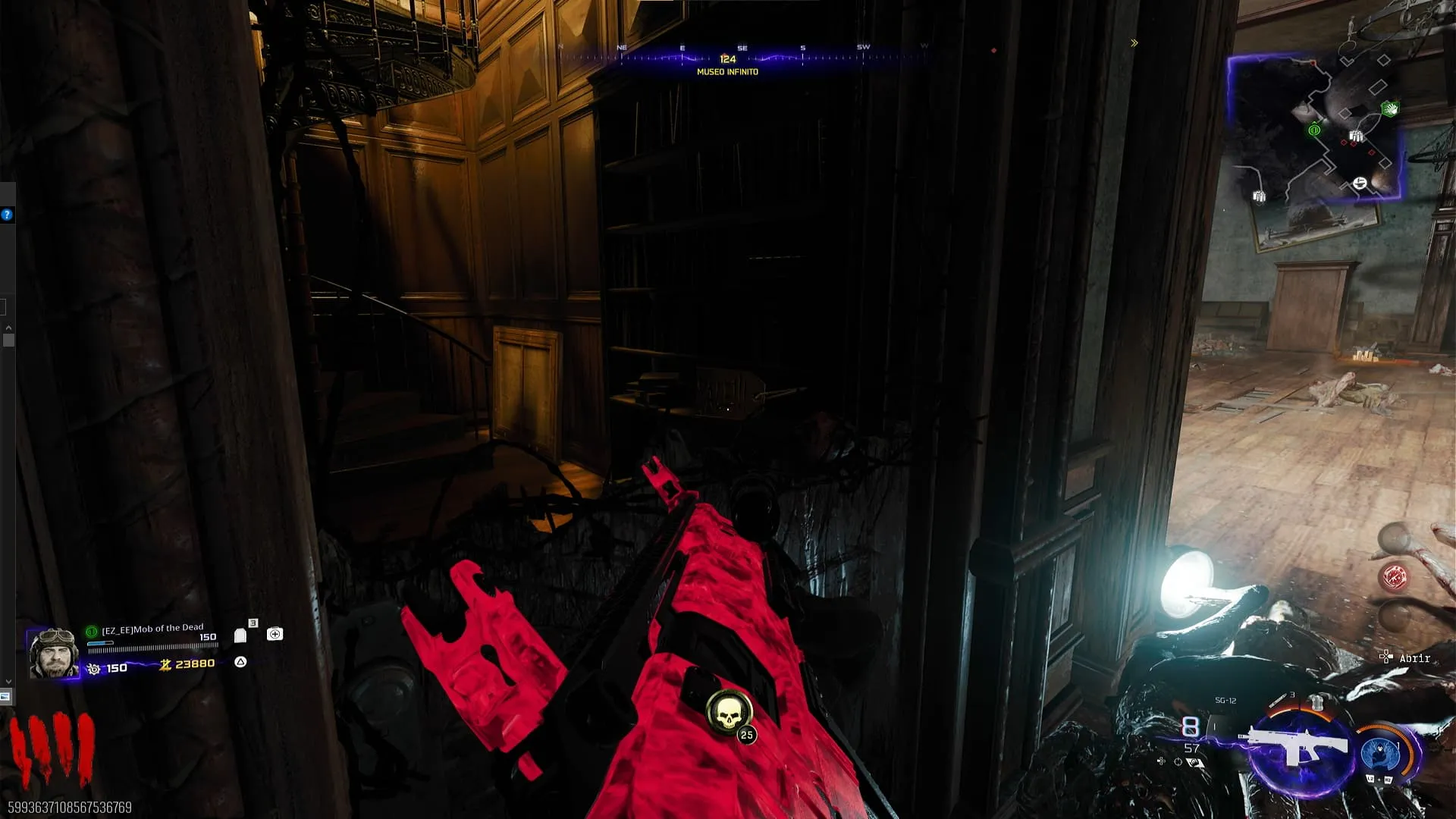Click the medkit icon beside player name
The width and height of the screenshot is (1456, 819).
[x=275, y=634]
